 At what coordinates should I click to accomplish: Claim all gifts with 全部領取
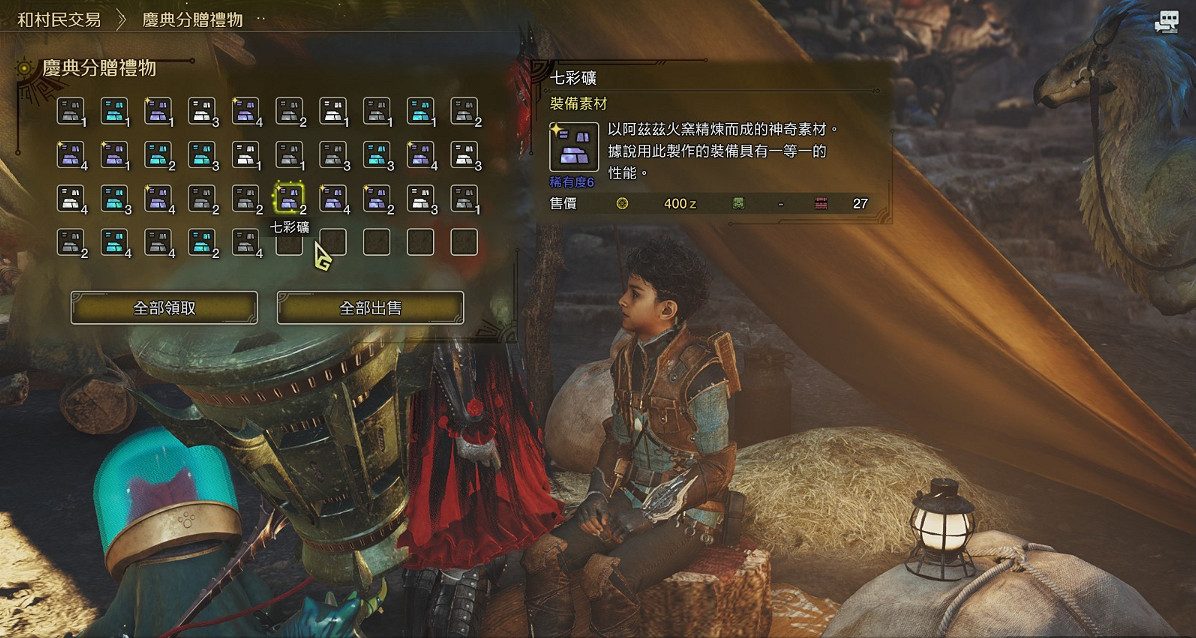tap(164, 308)
